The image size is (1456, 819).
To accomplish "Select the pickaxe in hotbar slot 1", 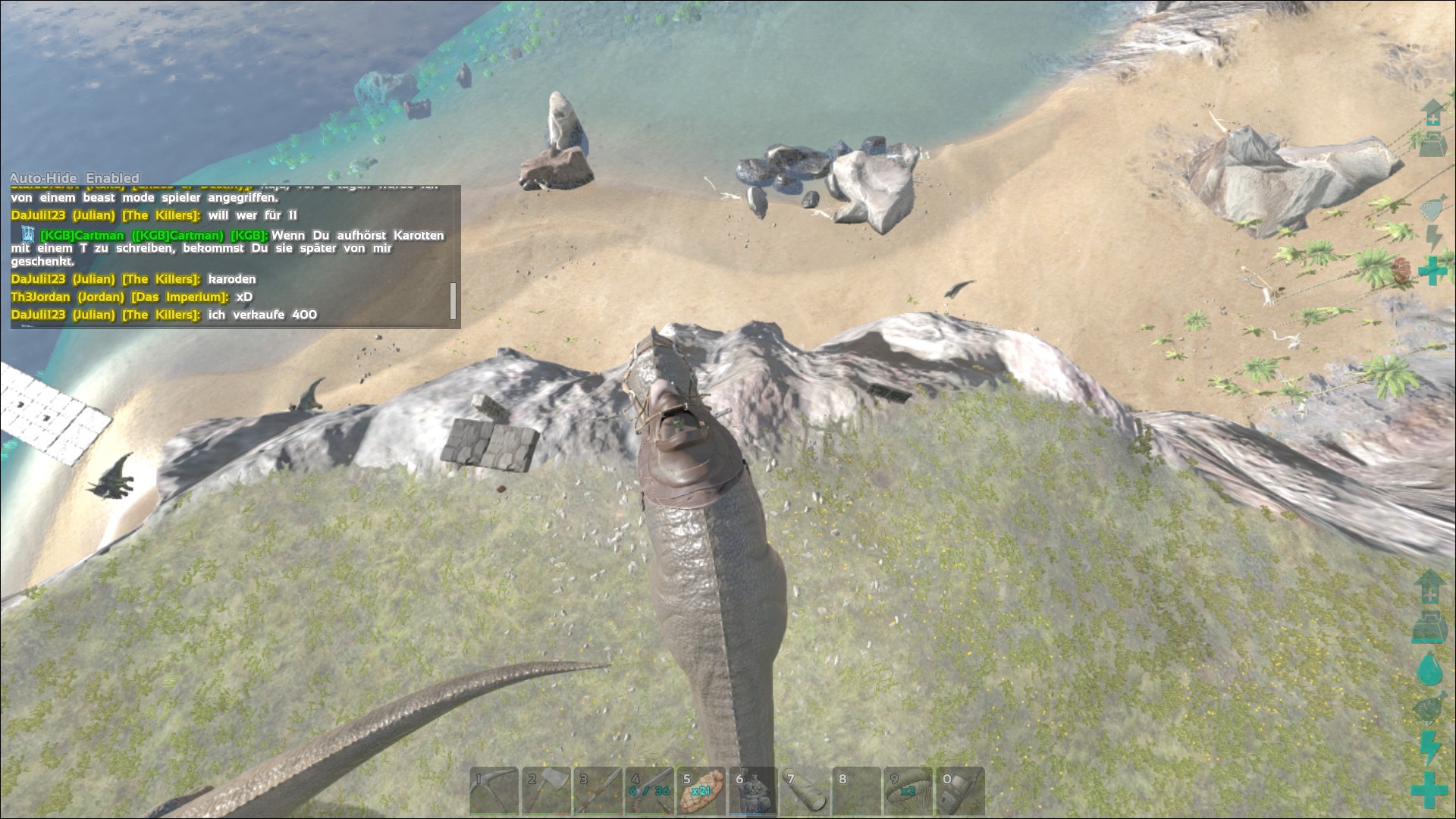I will [x=494, y=791].
